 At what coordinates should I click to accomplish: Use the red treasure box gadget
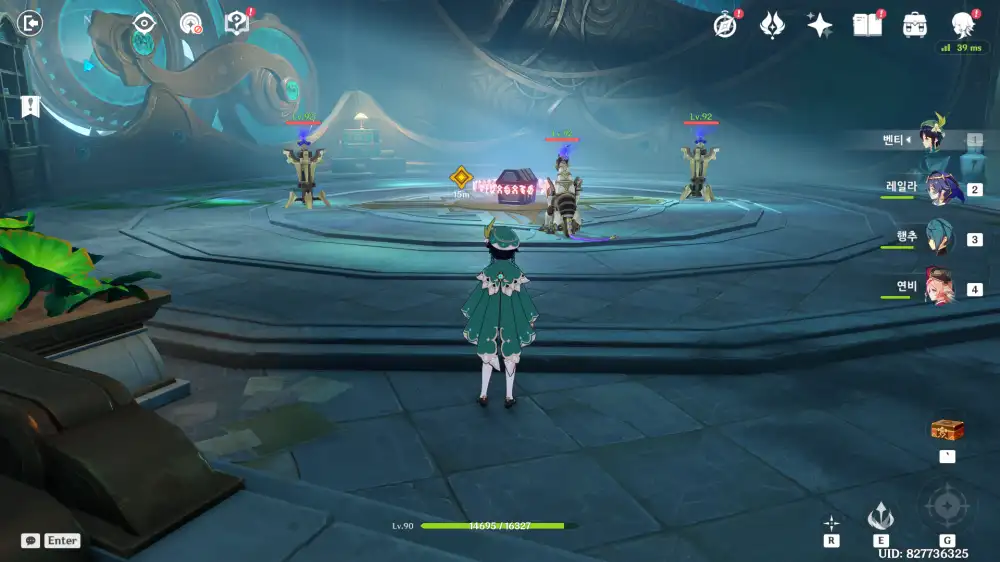pos(947,430)
